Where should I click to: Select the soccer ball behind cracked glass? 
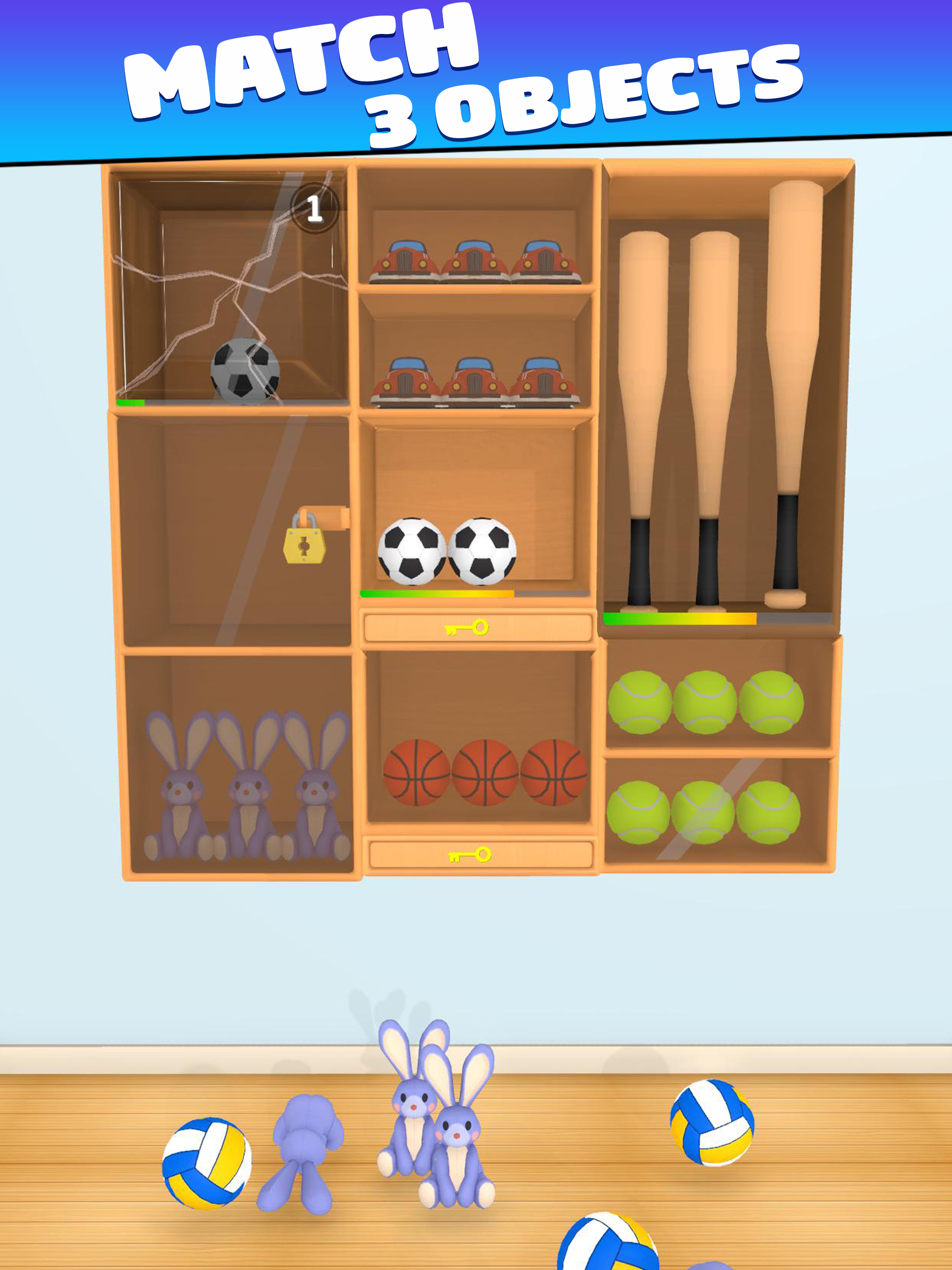click(x=244, y=372)
